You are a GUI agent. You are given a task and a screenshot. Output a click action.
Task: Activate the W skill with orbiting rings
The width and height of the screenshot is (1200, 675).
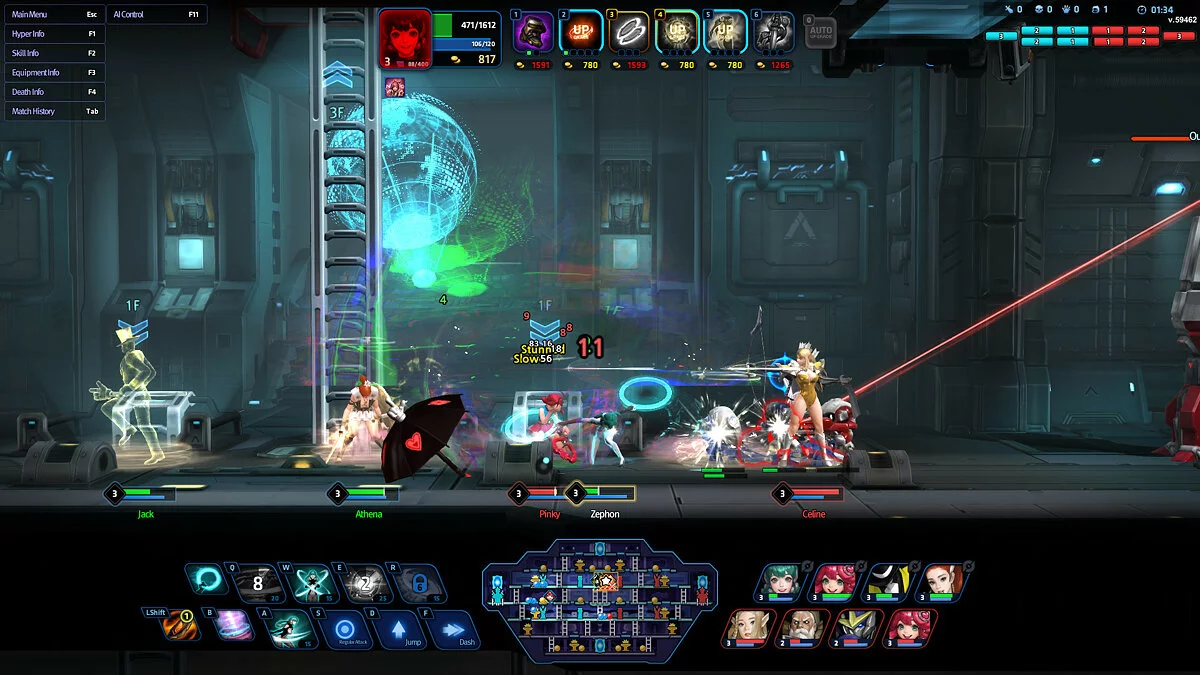pos(313,582)
